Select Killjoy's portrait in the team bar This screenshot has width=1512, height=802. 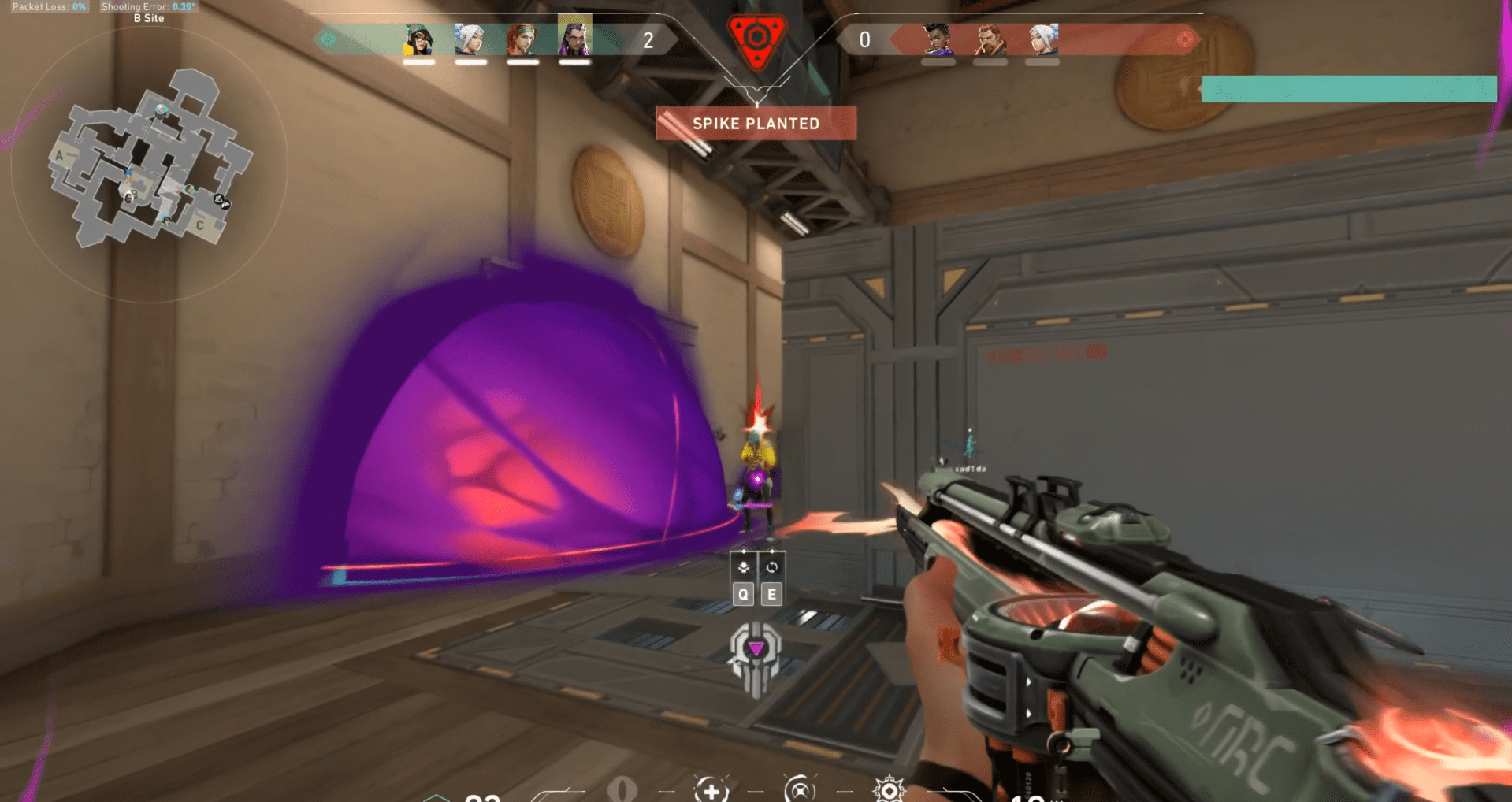[x=418, y=39]
